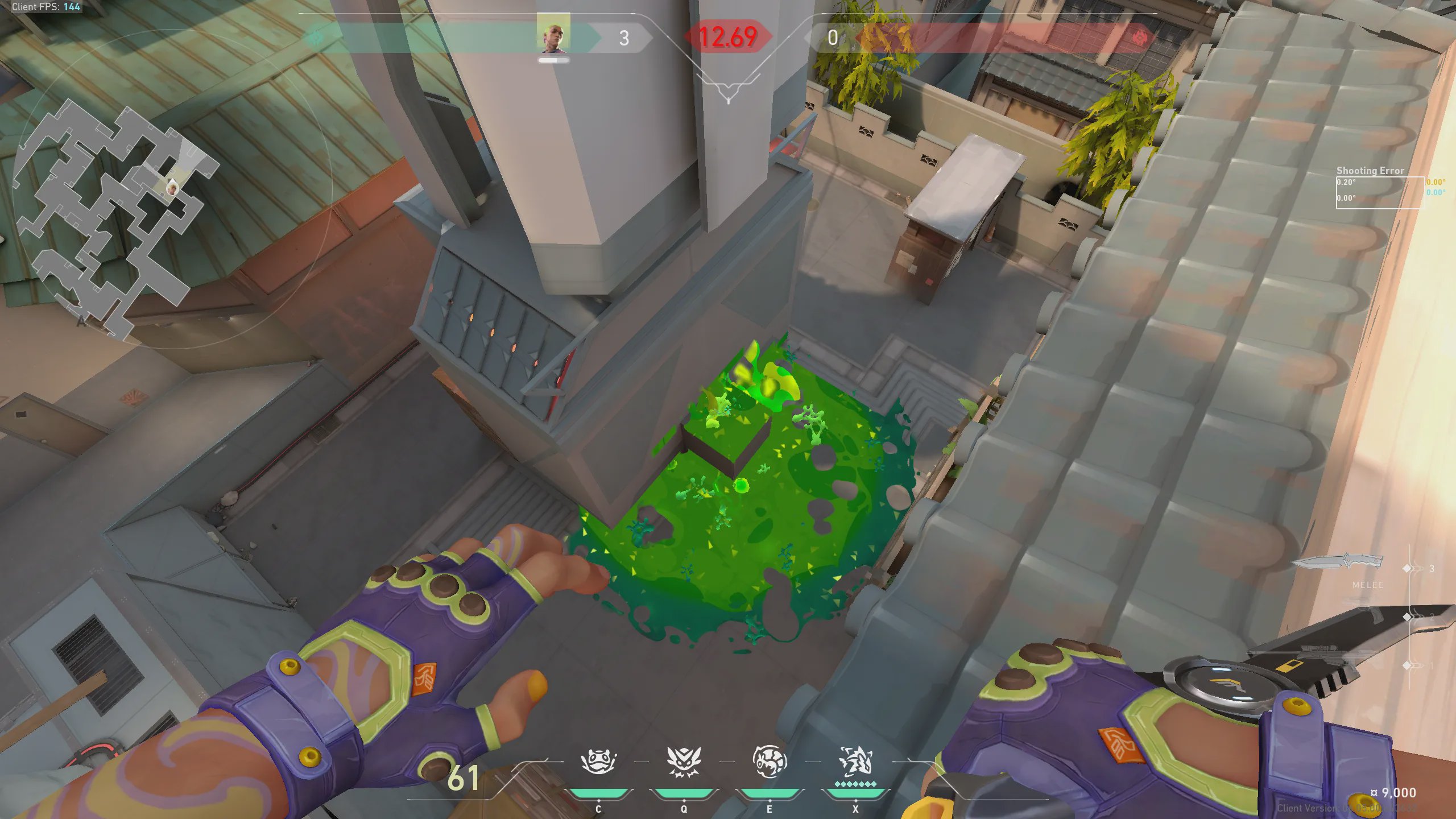Click the player portrait in top bar
The height and width of the screenshot is (819, 1456).
(553, 34)
